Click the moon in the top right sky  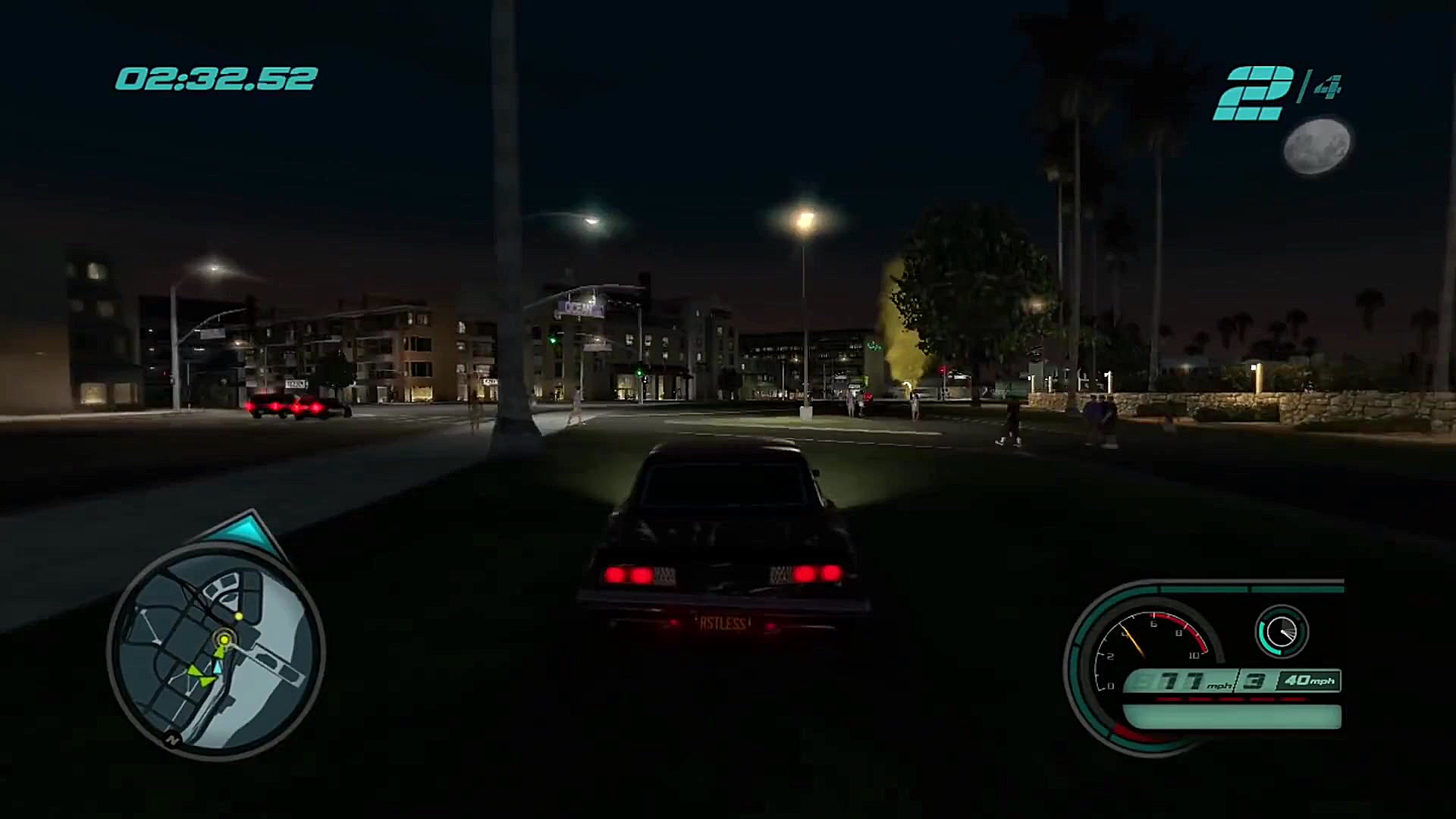(x=1317, y=146)
